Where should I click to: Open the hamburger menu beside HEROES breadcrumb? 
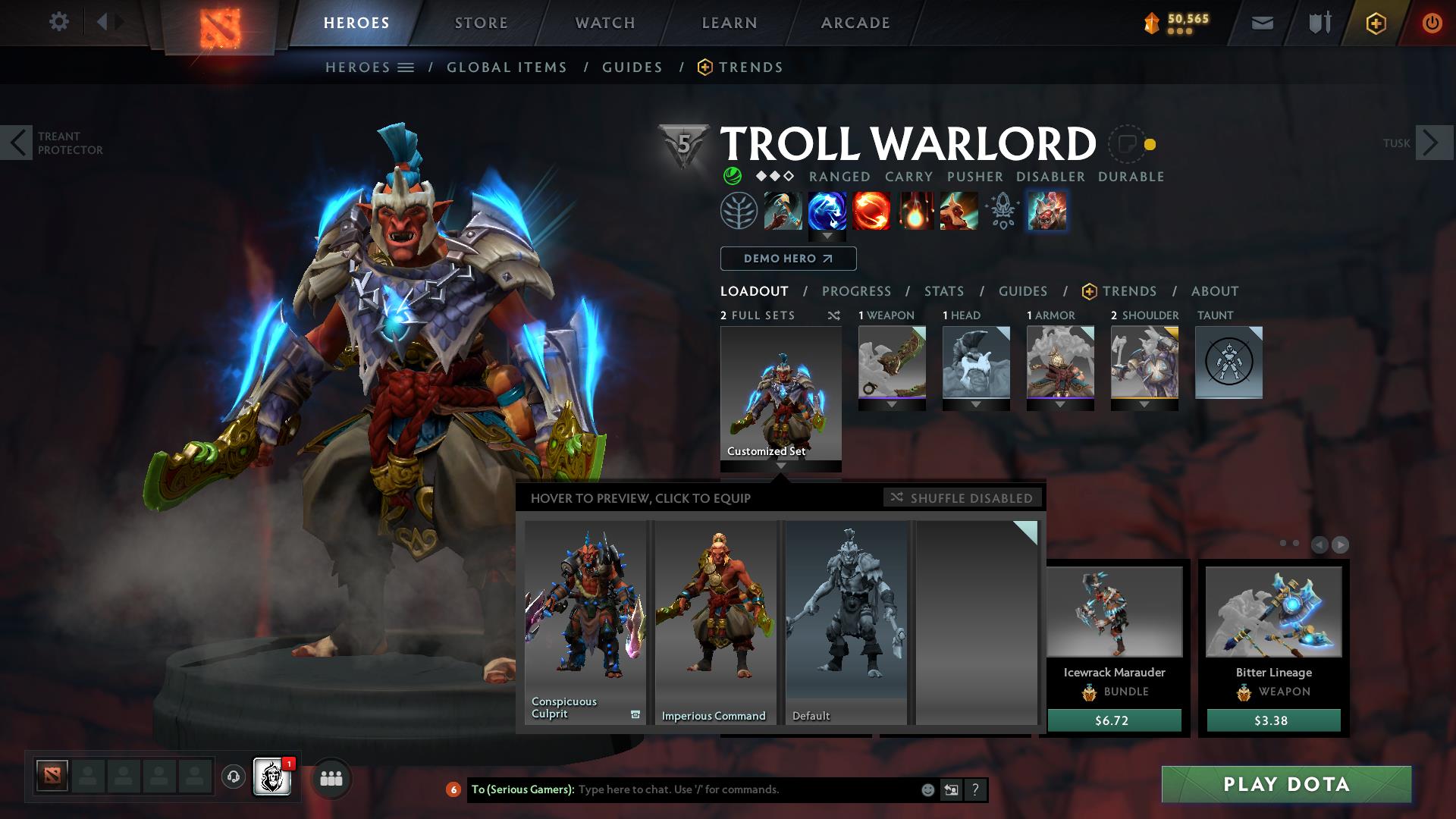407,67
